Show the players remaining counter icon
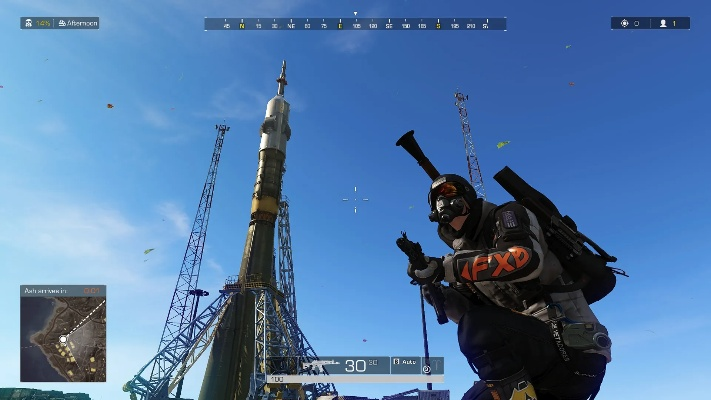This screenshot has width=711, height=400. point(662,23)
